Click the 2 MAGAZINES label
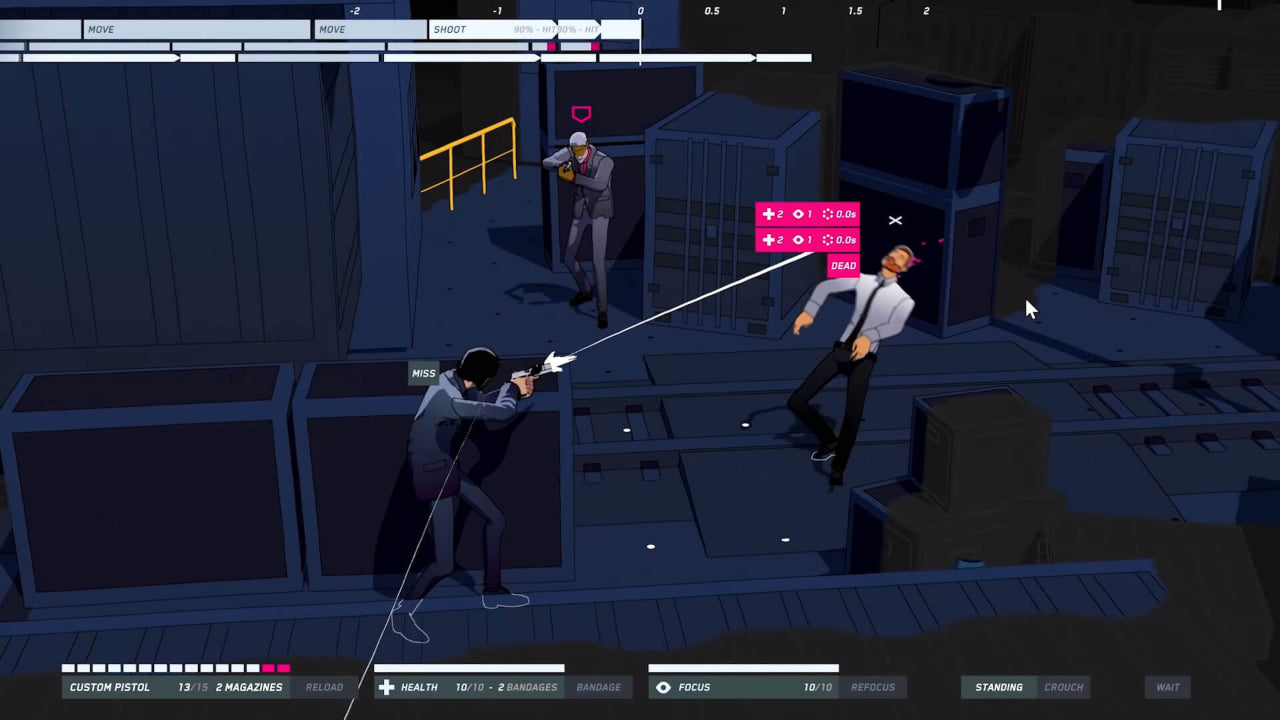The image size is (1280, 720). (248, 687)
